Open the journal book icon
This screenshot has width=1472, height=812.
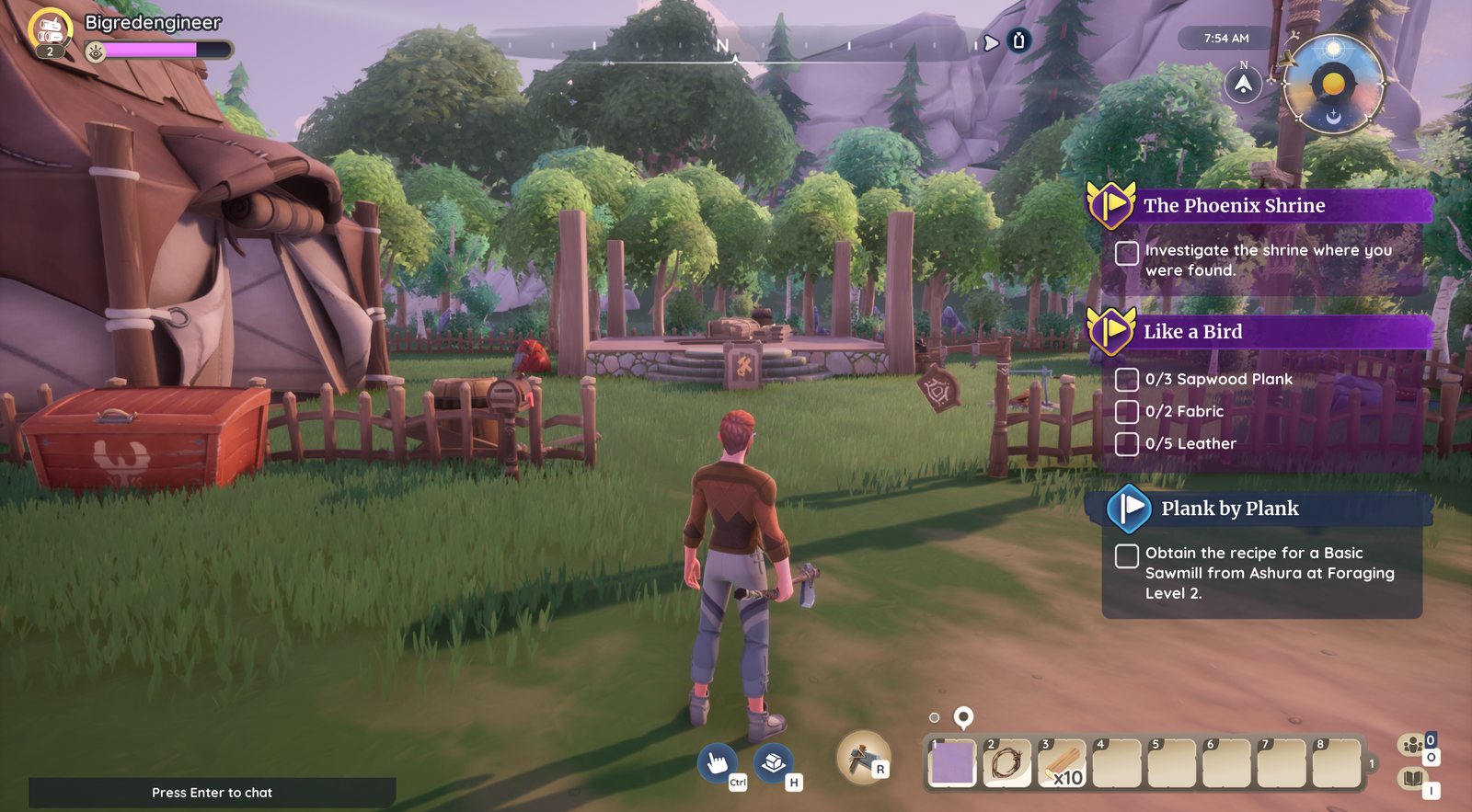coord(1412,780)
